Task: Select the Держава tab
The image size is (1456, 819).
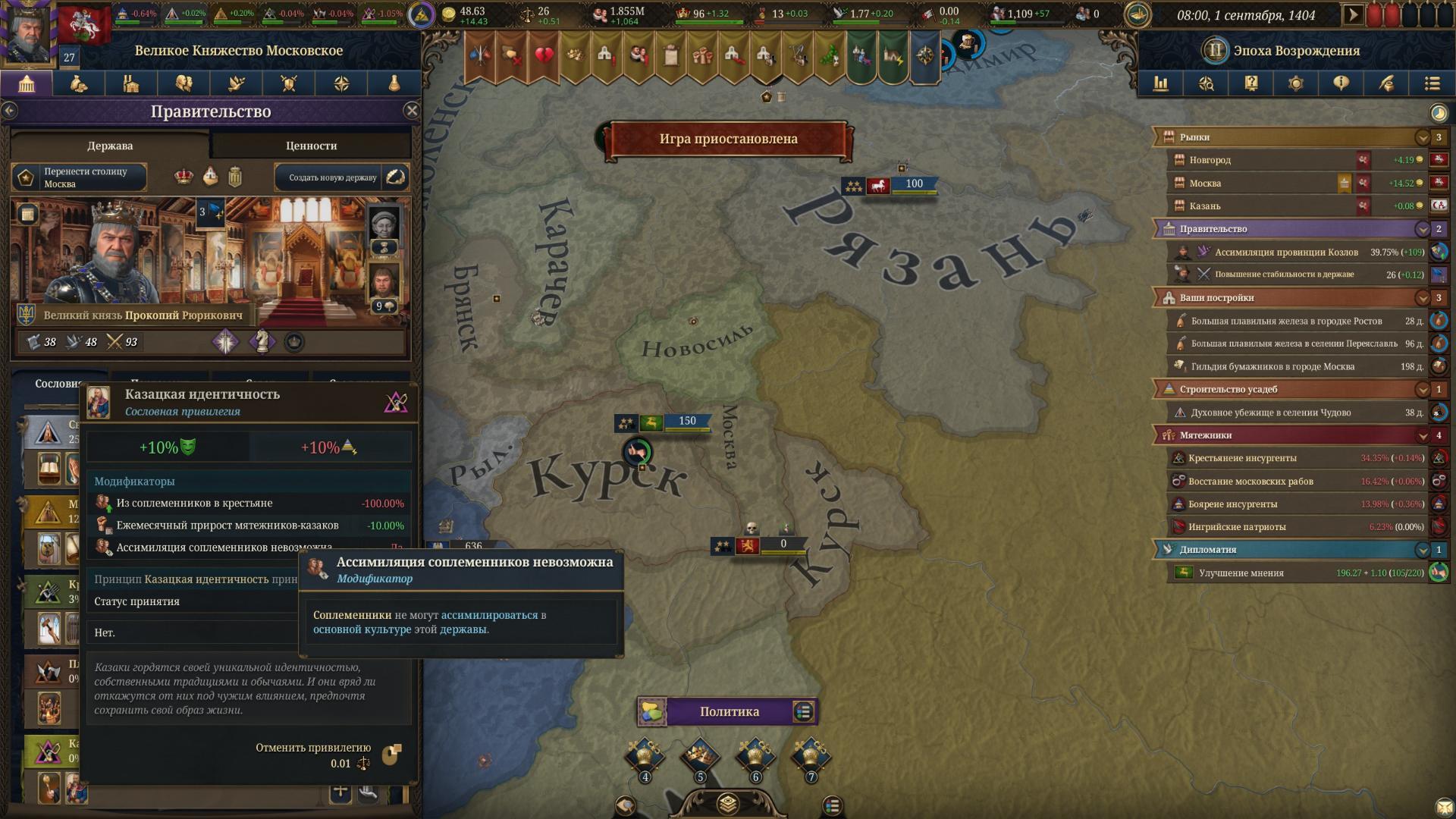Action: (x=110, y=146)
